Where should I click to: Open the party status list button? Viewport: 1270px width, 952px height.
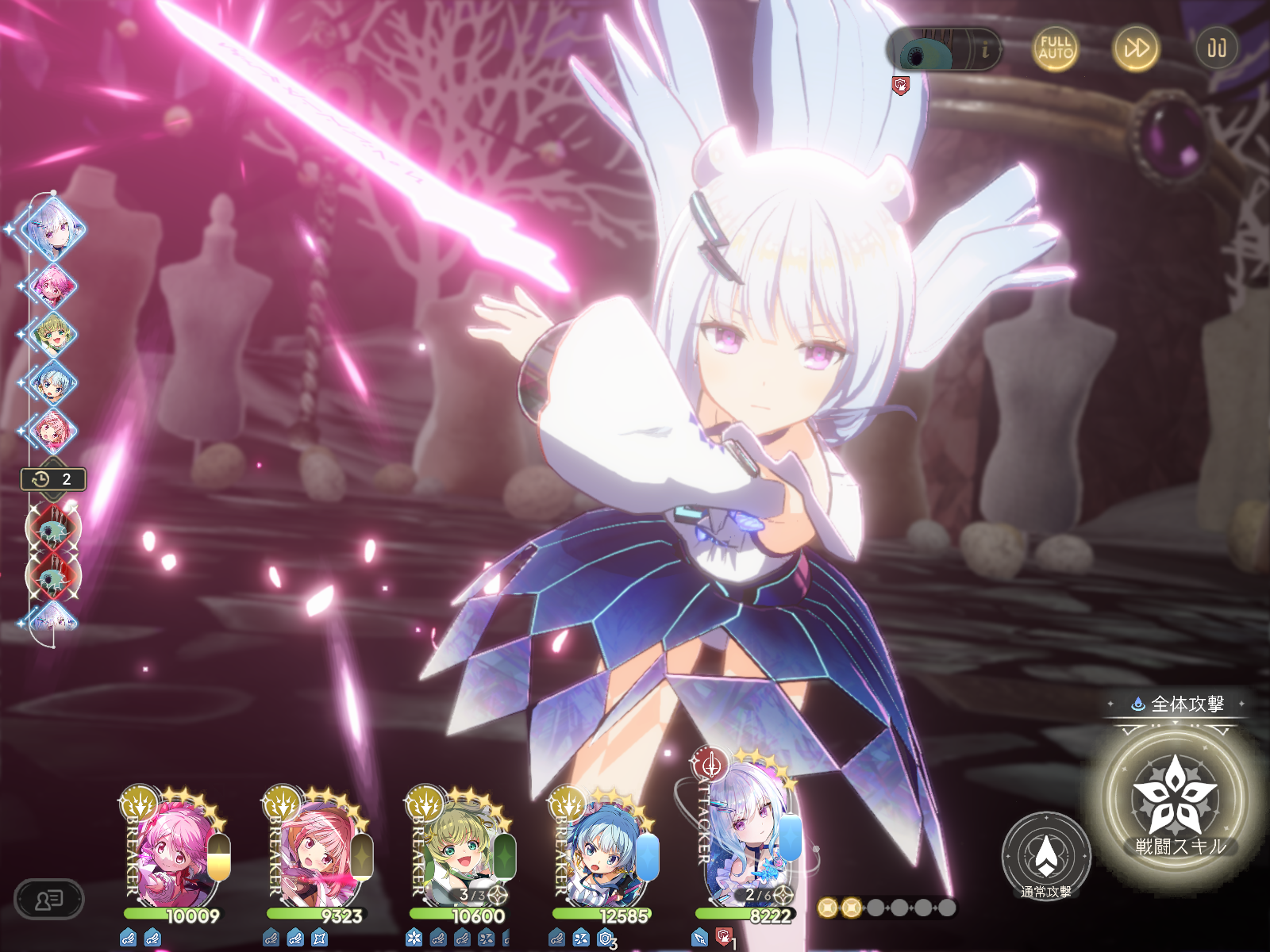[49, 900]
